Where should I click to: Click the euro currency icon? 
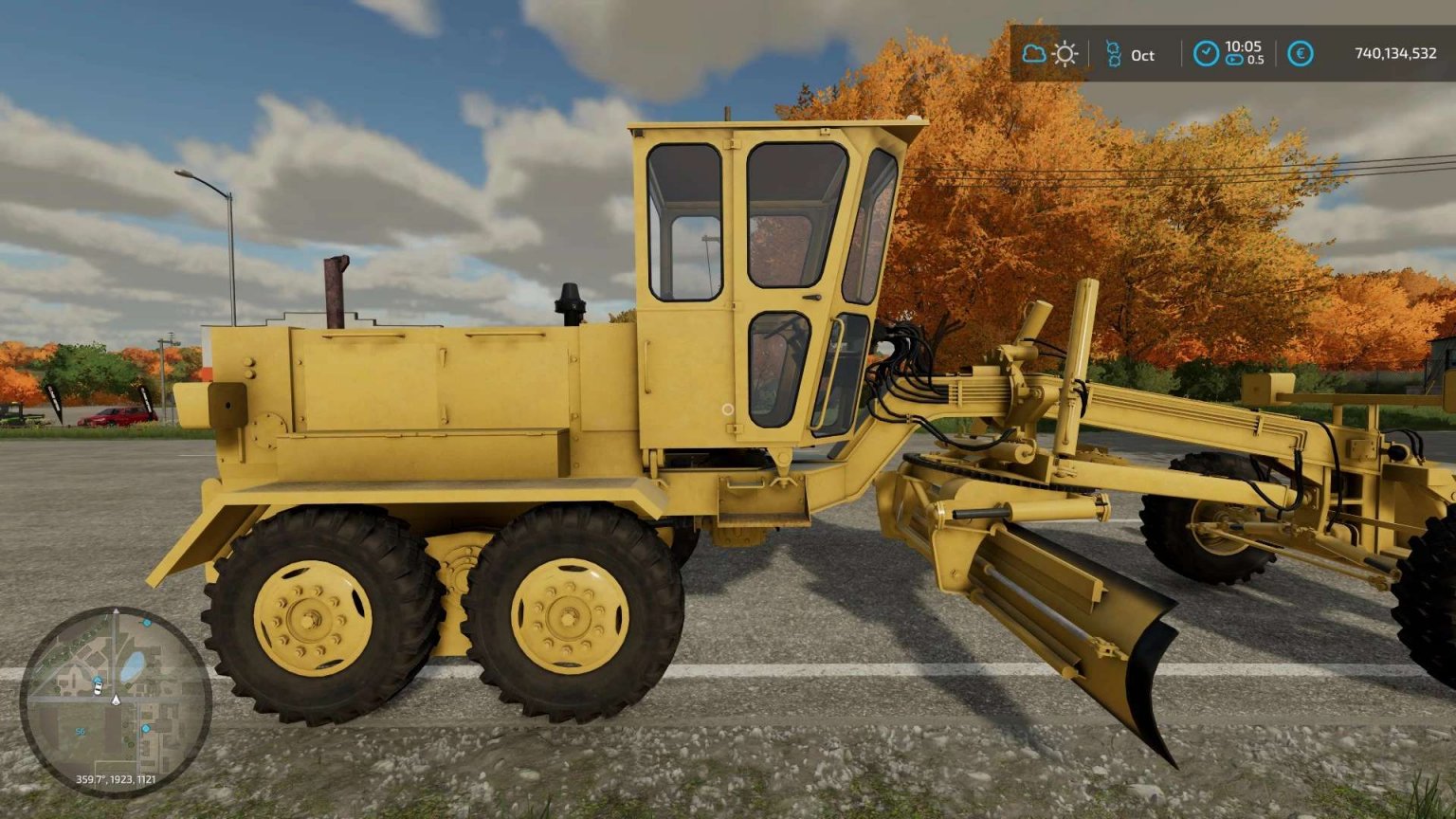point(1301,53)
